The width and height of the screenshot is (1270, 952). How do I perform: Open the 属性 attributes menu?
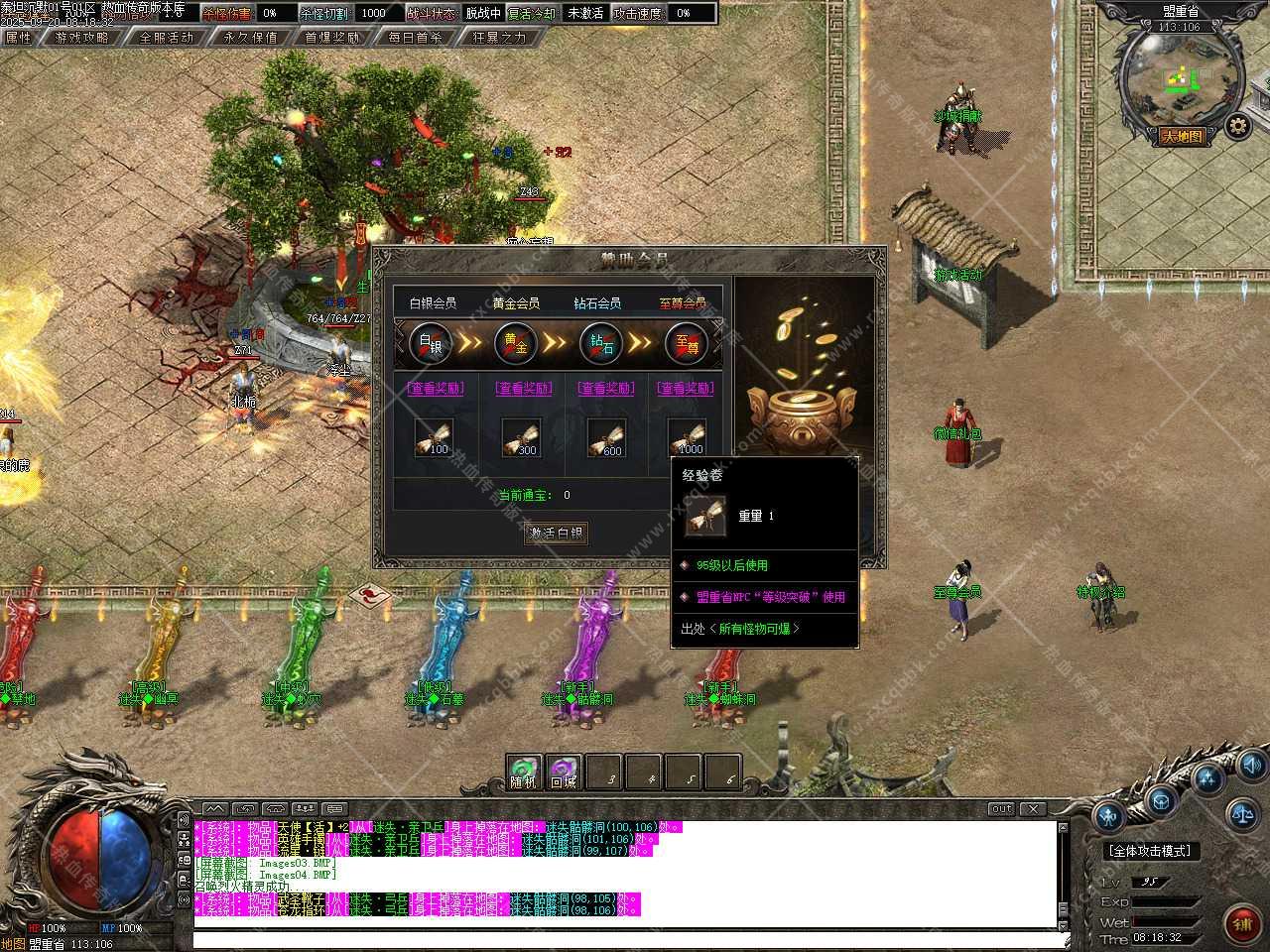(19, 38)
